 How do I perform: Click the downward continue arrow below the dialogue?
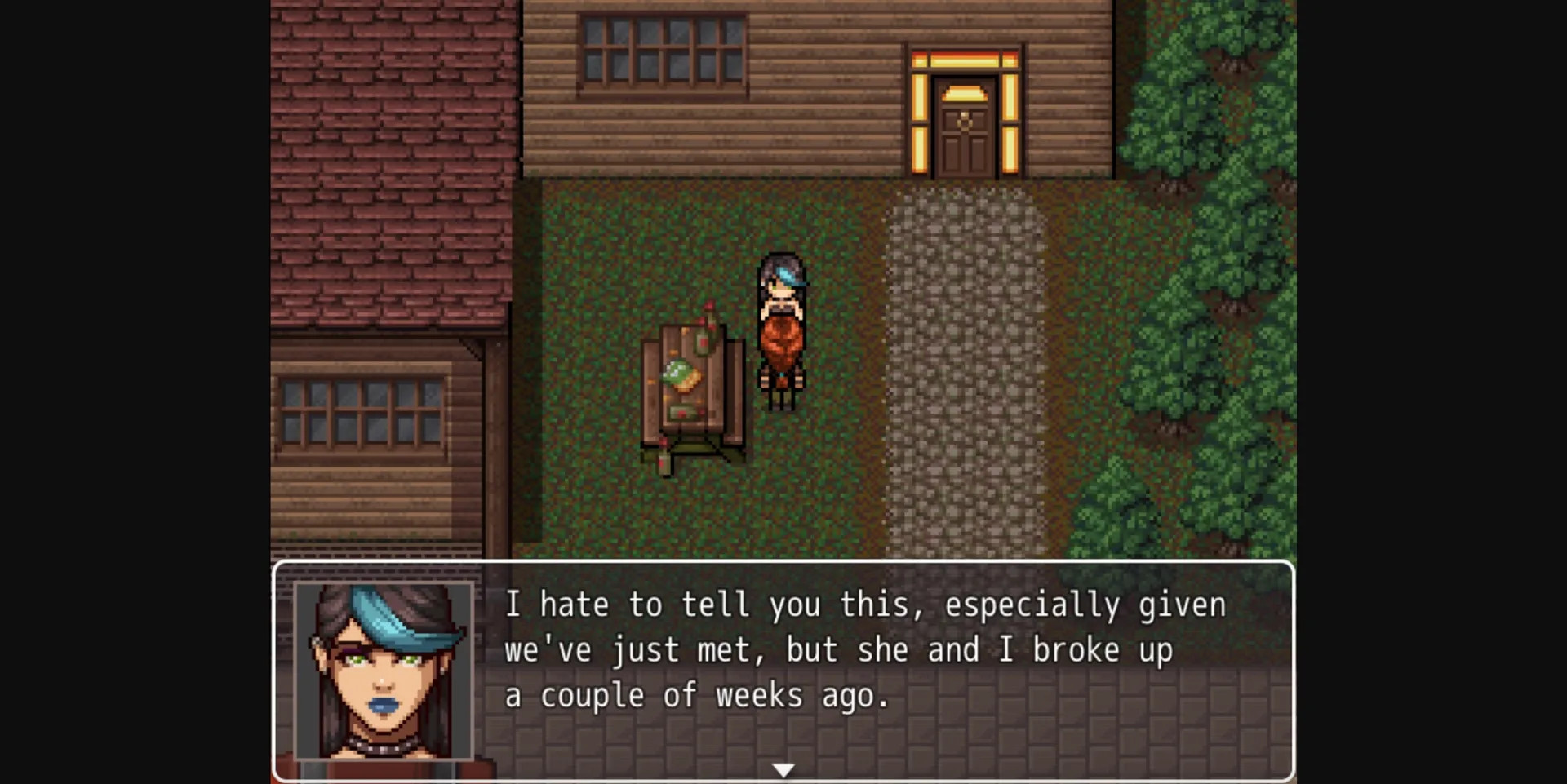tap(783, 768)
